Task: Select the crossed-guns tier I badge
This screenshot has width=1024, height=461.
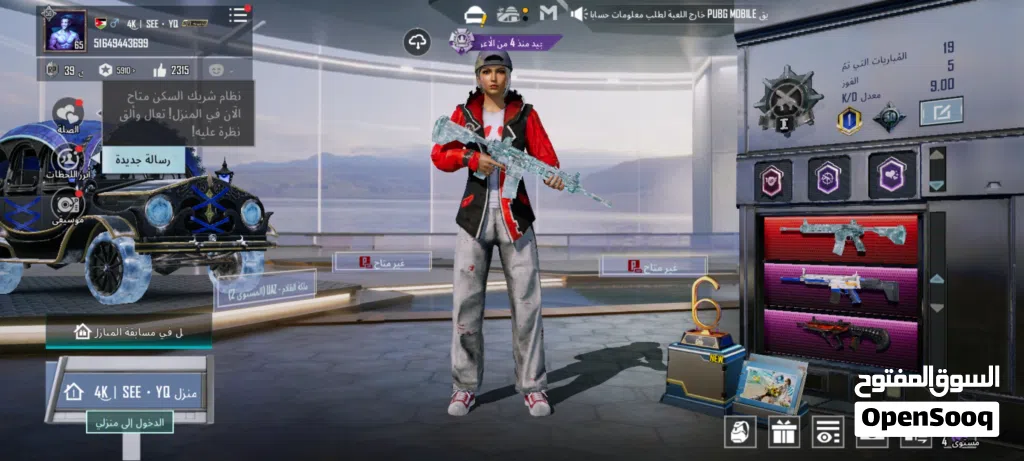Action: coord(787,101)
